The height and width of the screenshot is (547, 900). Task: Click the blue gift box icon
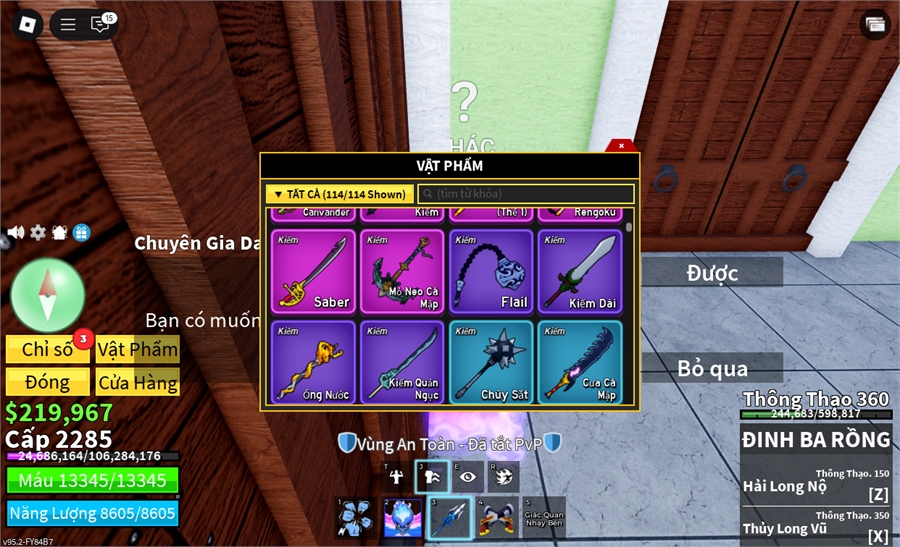coord(81,232)
